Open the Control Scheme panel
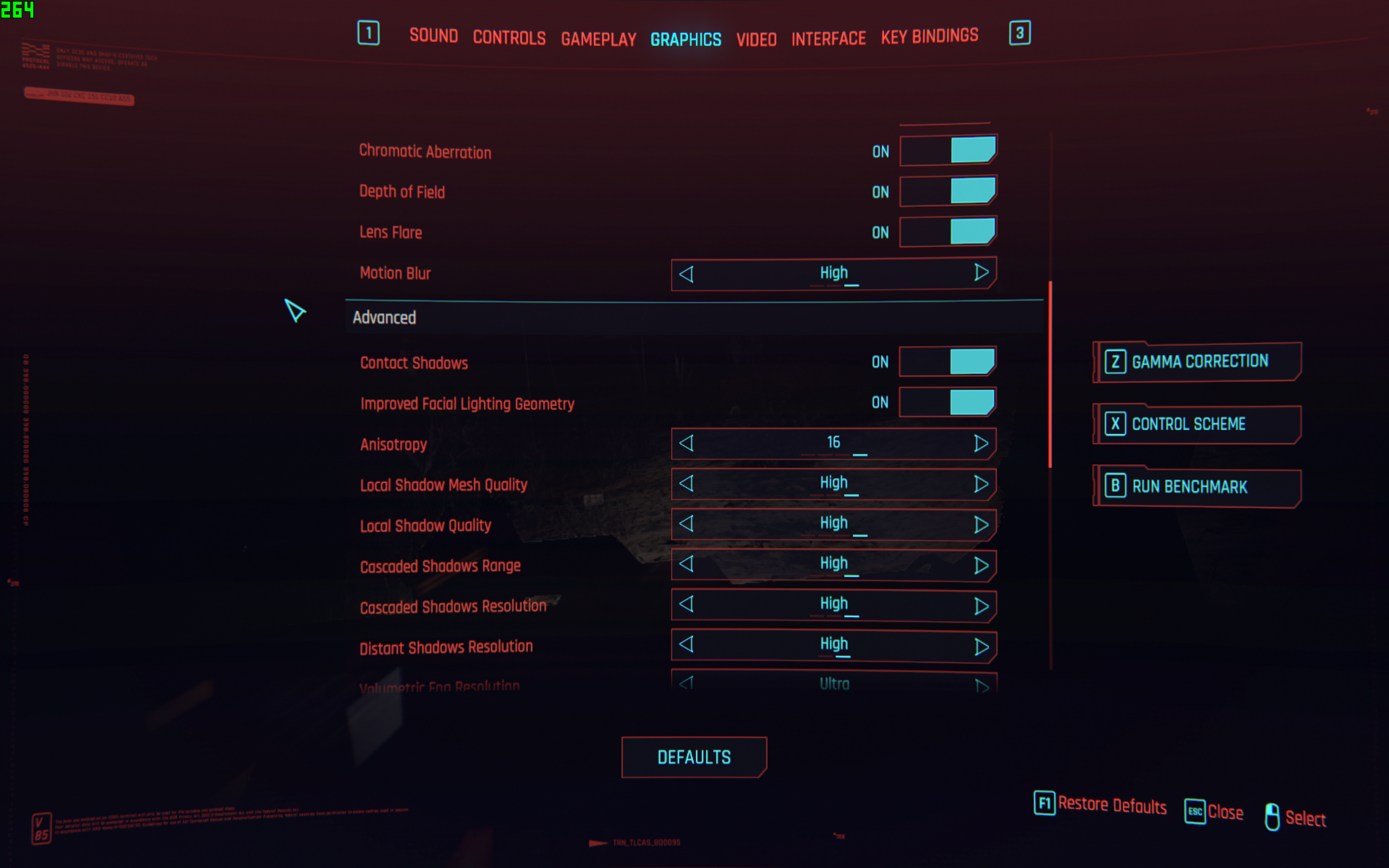 coord(1199,424)
